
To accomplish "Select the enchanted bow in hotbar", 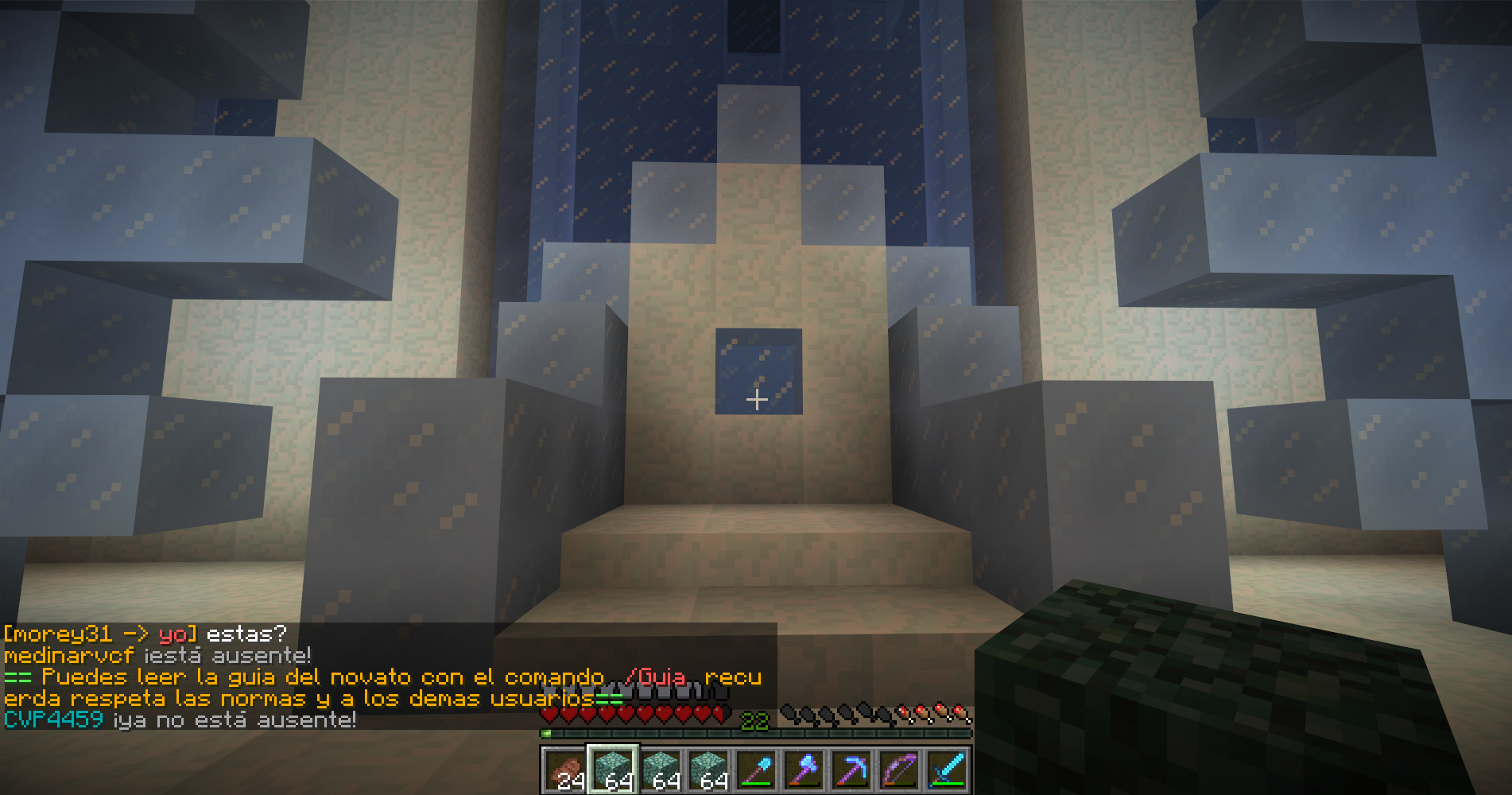I will click(x=899, y=770).
